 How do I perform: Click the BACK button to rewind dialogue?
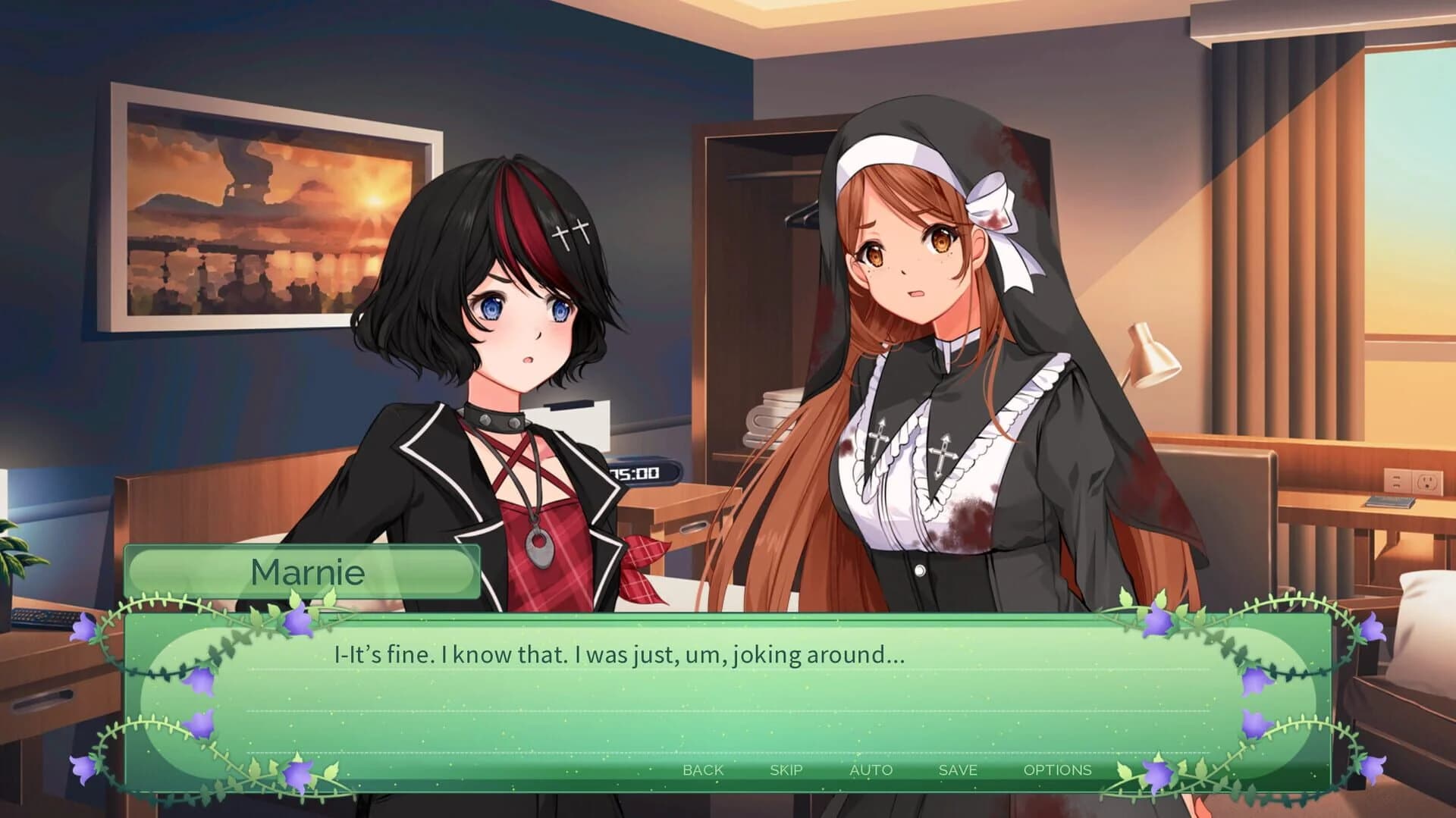coord(701,769)
